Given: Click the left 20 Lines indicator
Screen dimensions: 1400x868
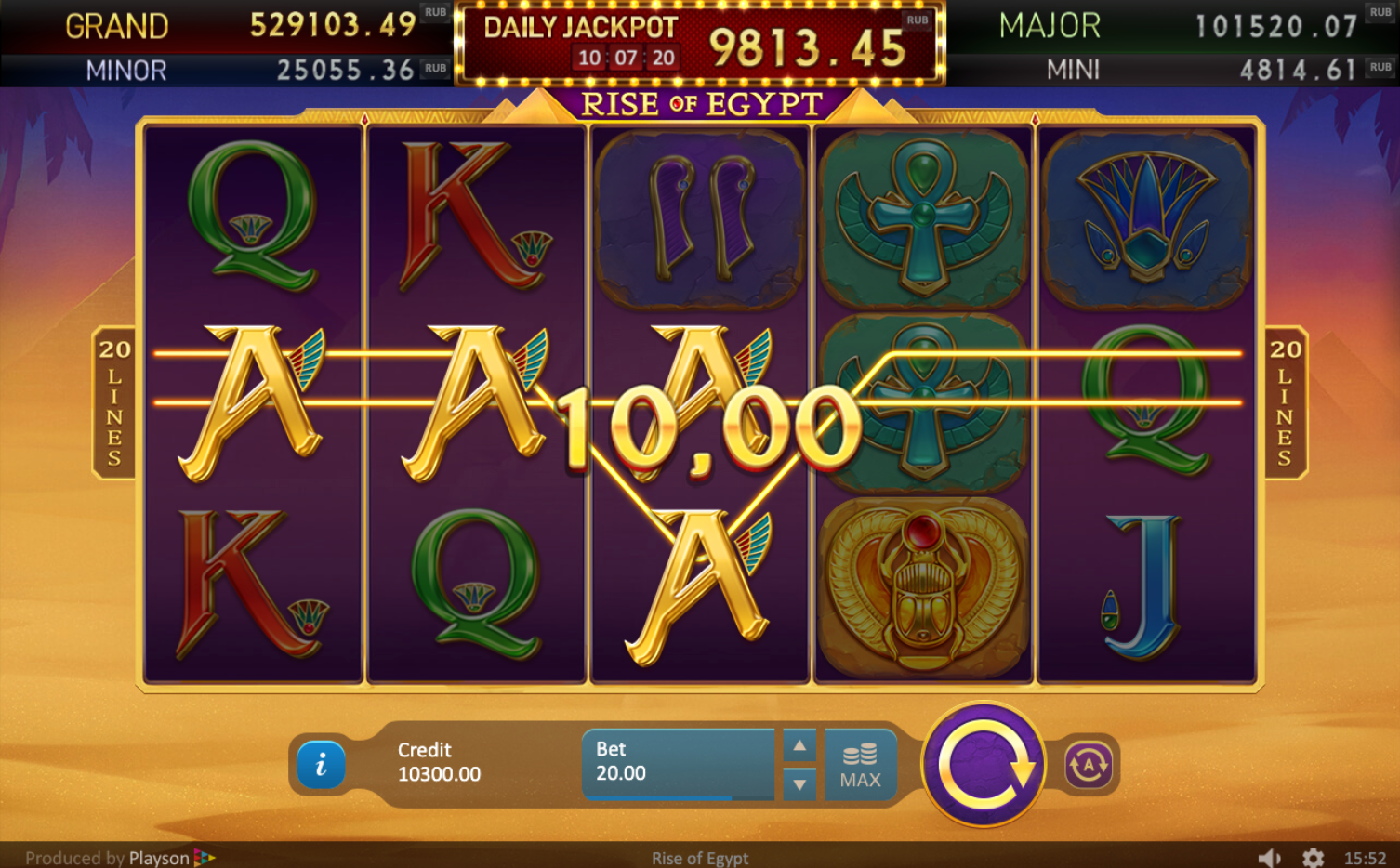Looking at the screenshot, I should click(x=113, y=401).
